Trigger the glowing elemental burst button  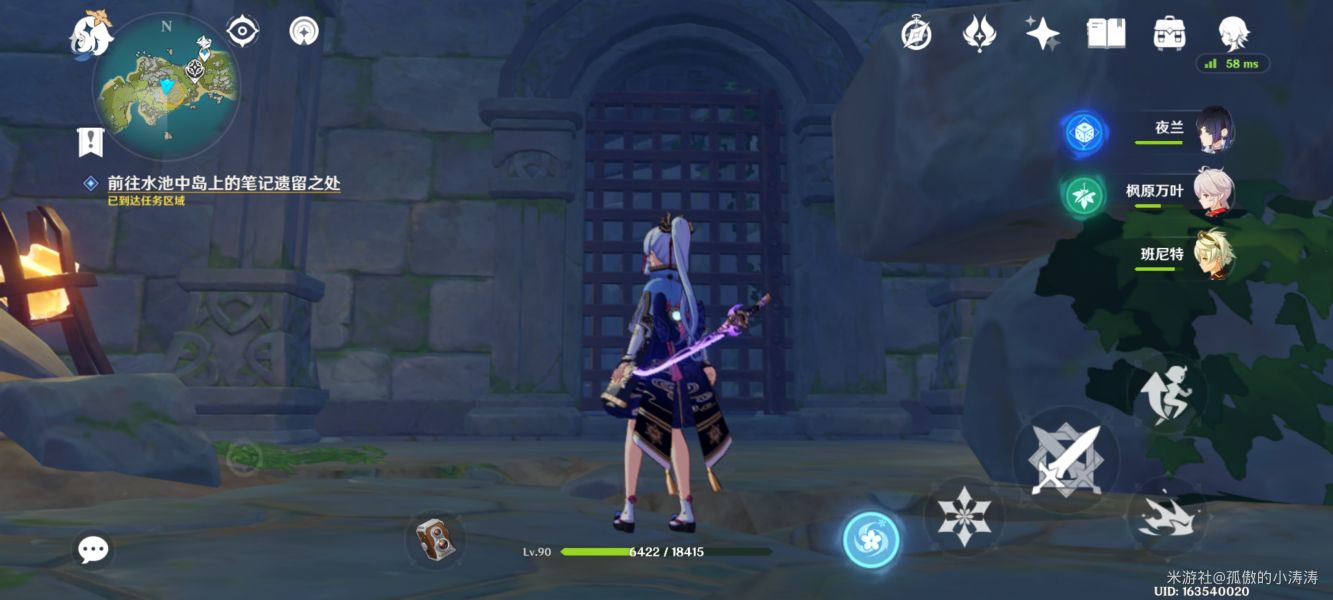click(871, 540)
